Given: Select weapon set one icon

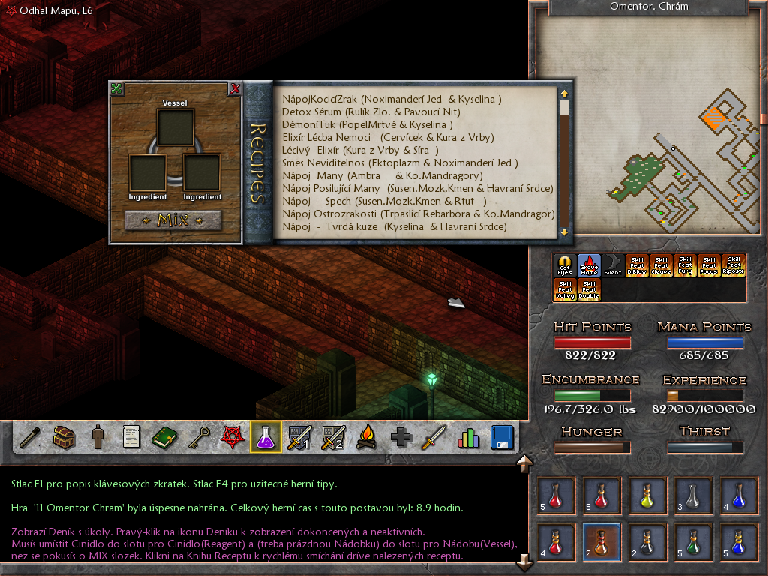Looking at the screenshot, I should (x=300, y=437).
